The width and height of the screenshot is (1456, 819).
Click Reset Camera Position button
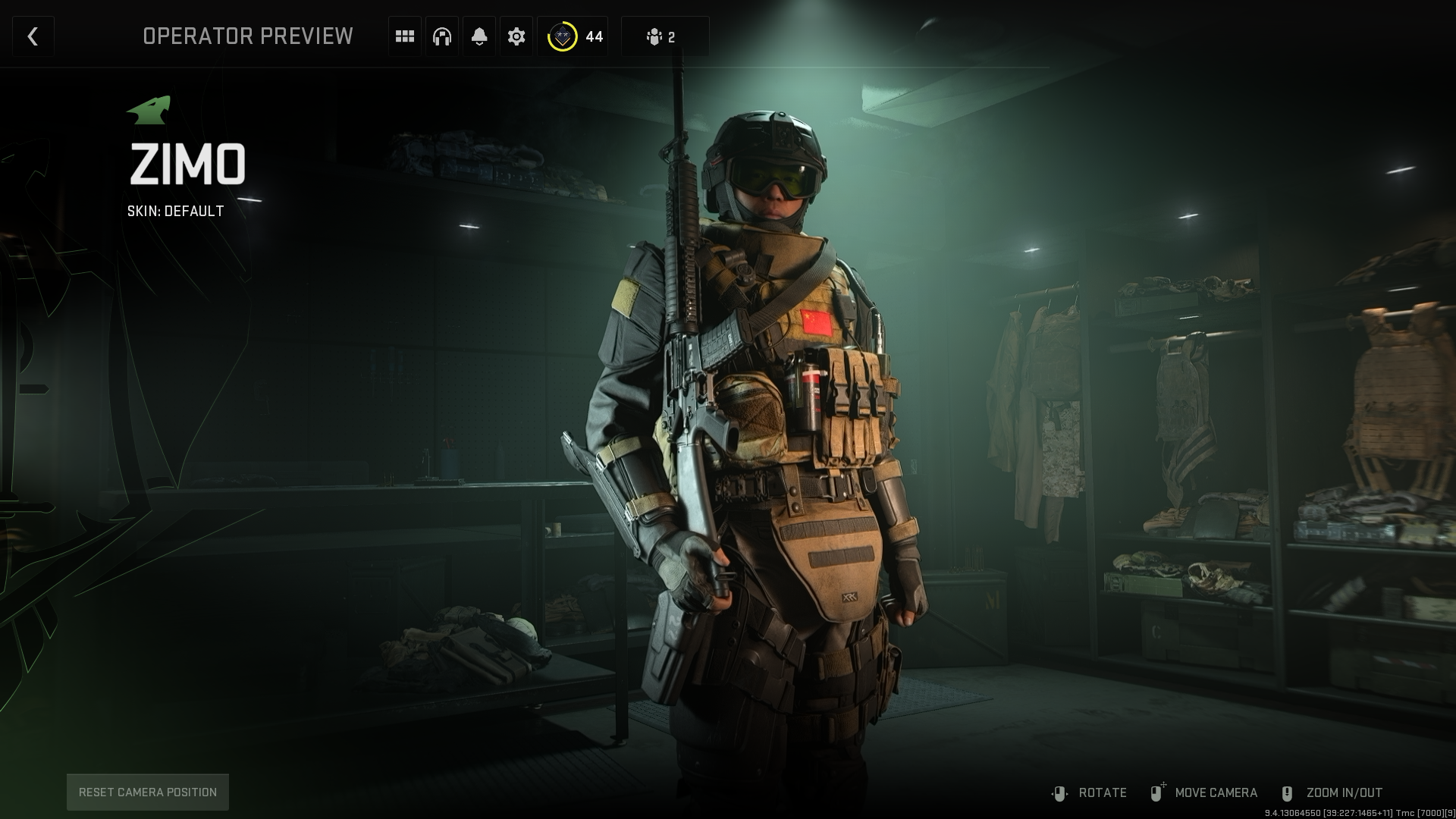click(148, 792)
